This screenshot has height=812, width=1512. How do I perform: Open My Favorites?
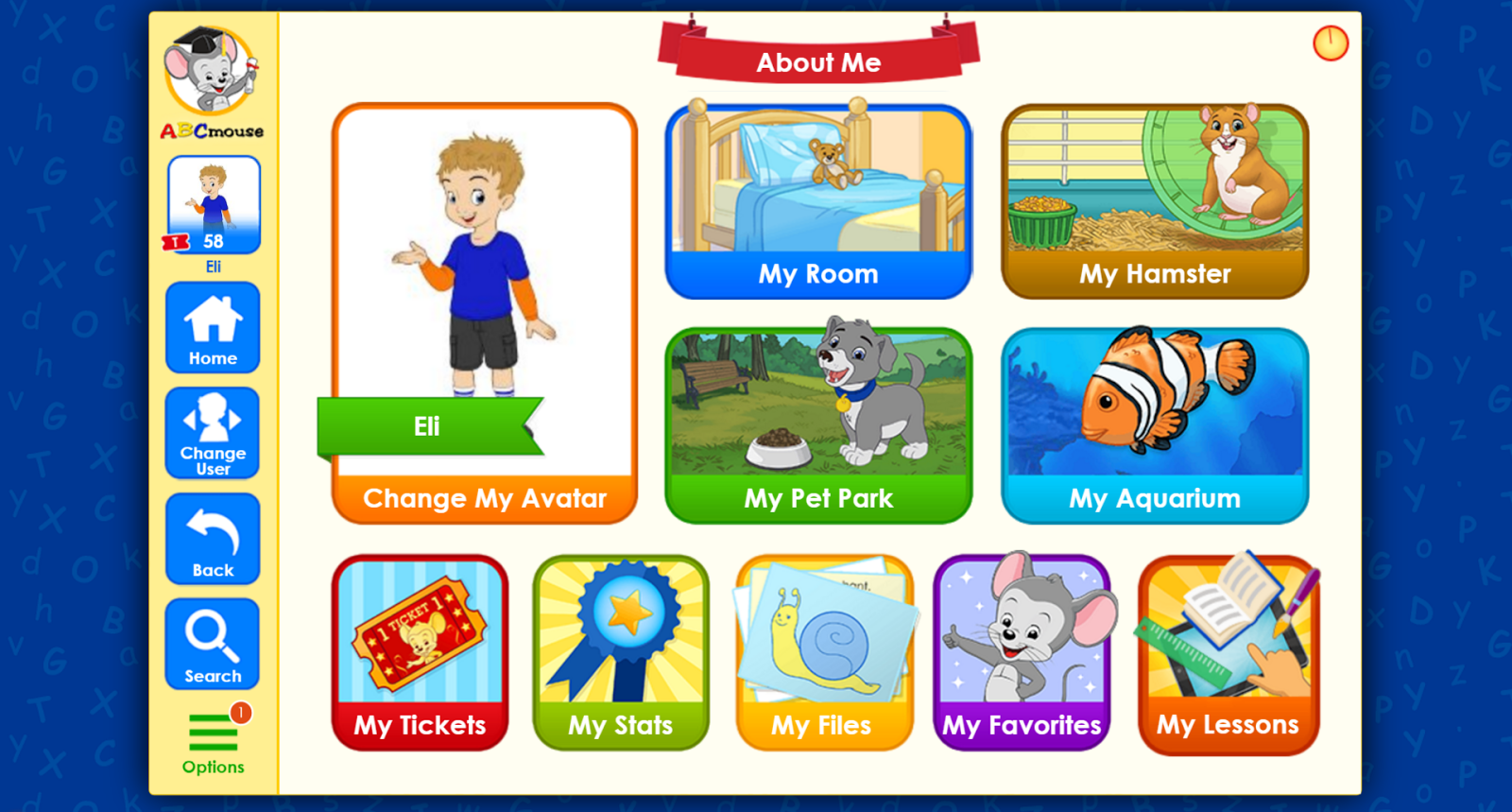click(x=1022, y=652)
